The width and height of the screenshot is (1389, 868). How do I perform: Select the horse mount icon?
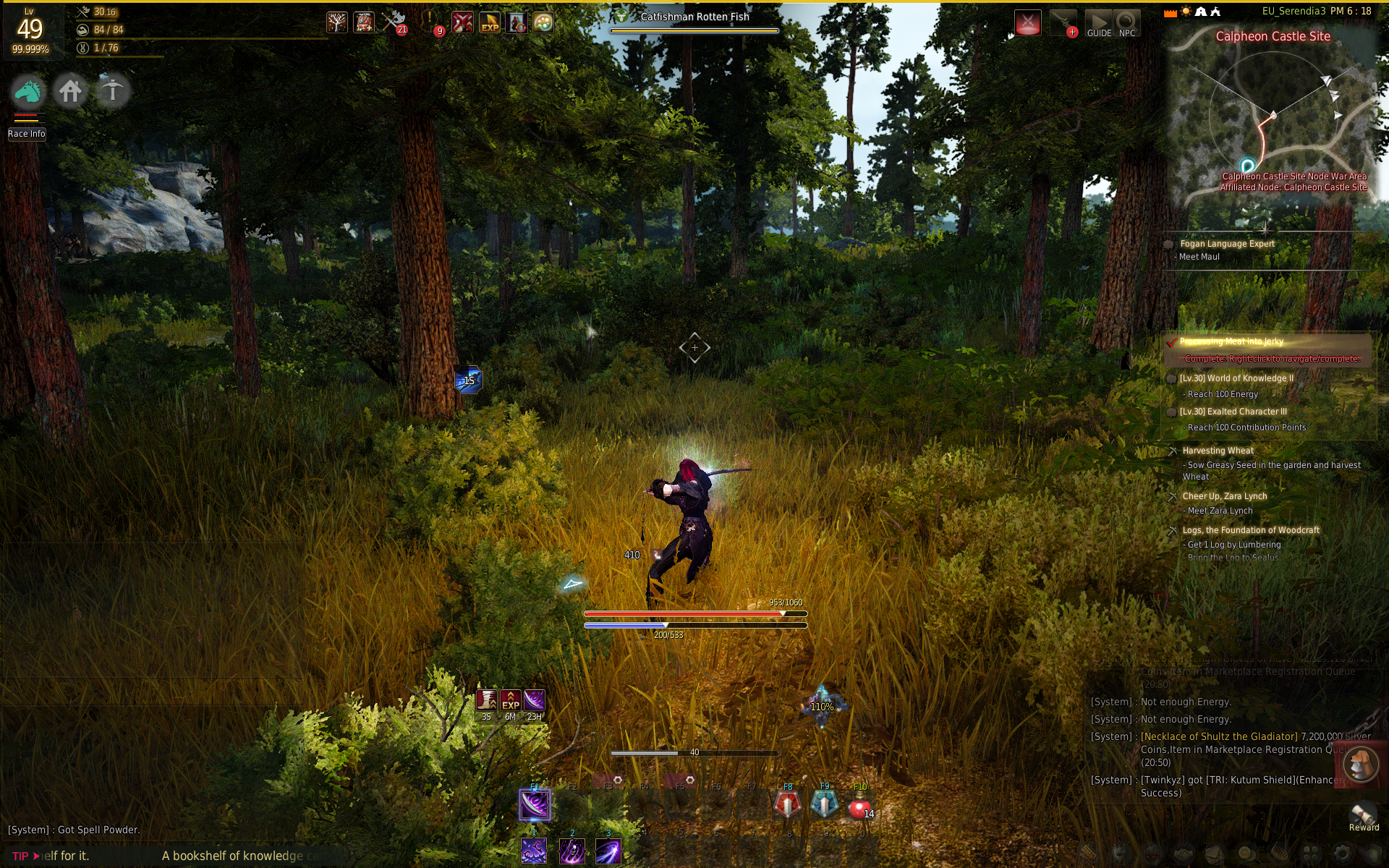click(29, 92)
